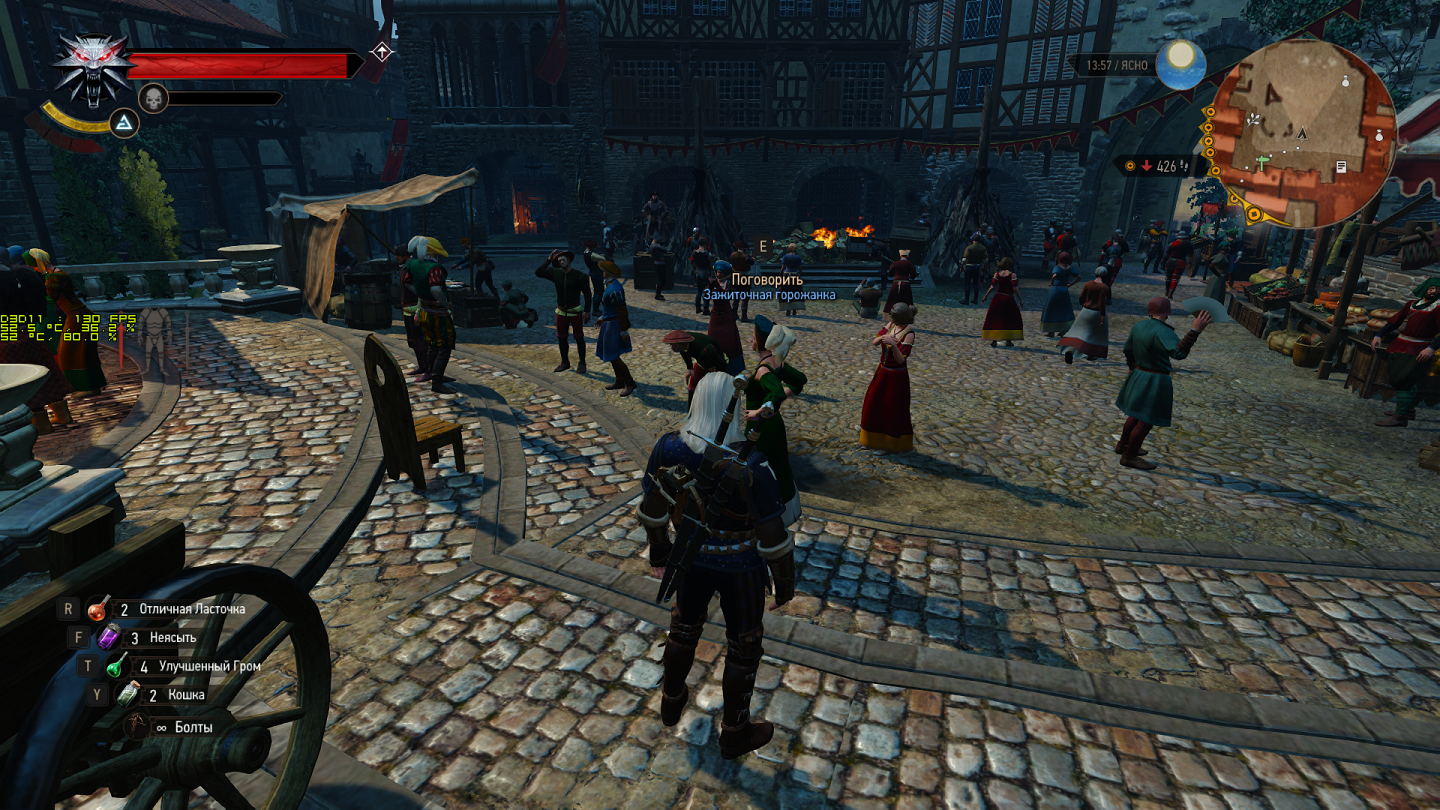
Task: Choose the Улучшенный Гром potion slot
Action: coord(117,666)
